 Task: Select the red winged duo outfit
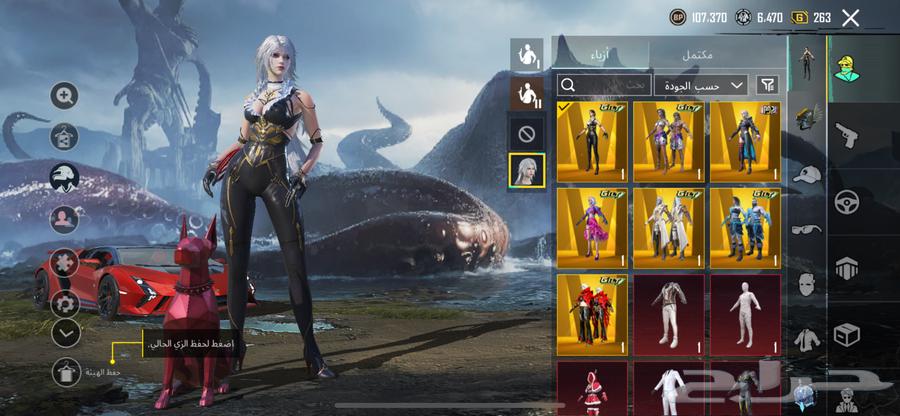click(591, 314)
